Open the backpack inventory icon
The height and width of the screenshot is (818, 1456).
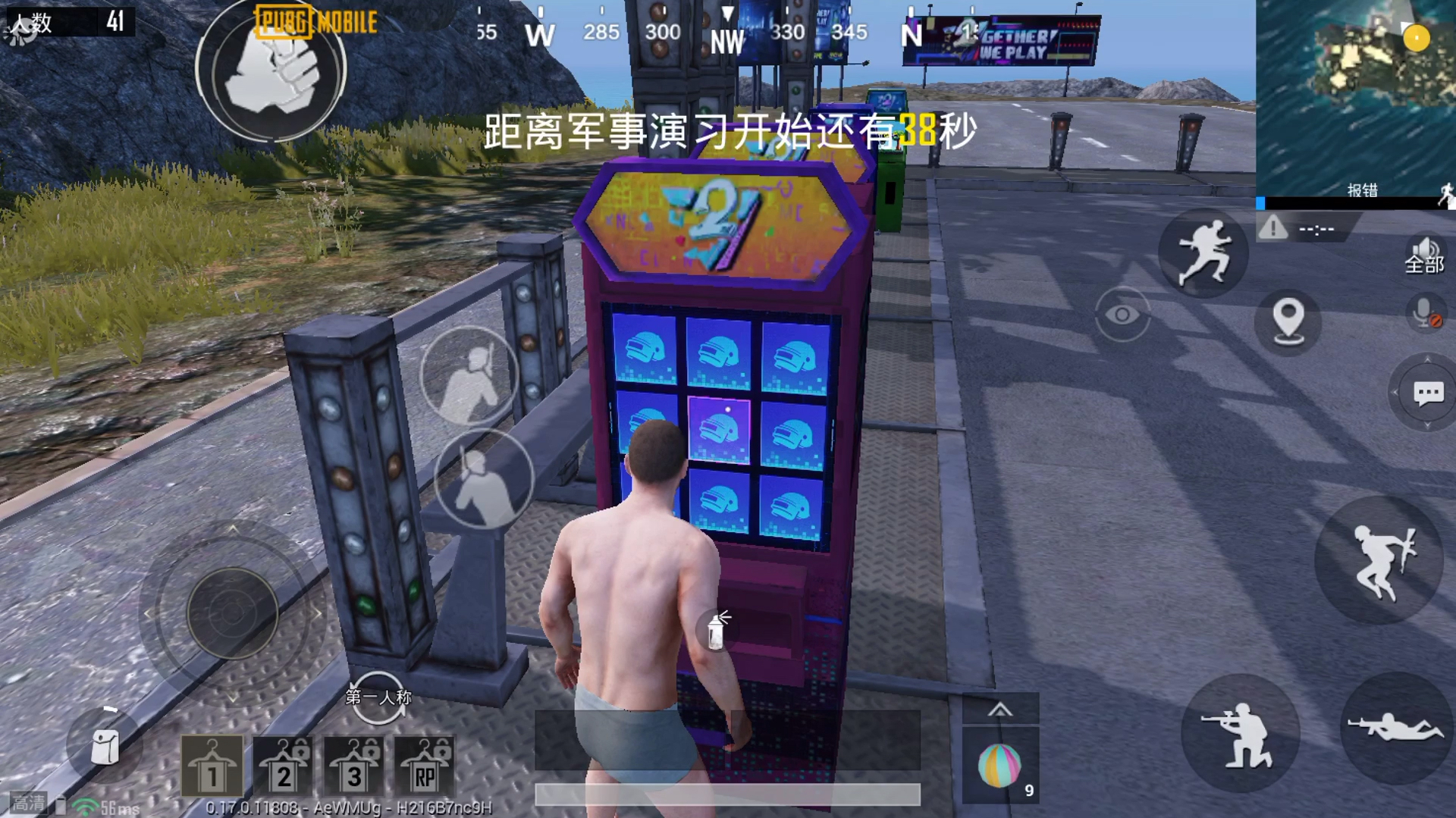pyautogui.click(x=105, y=746)
